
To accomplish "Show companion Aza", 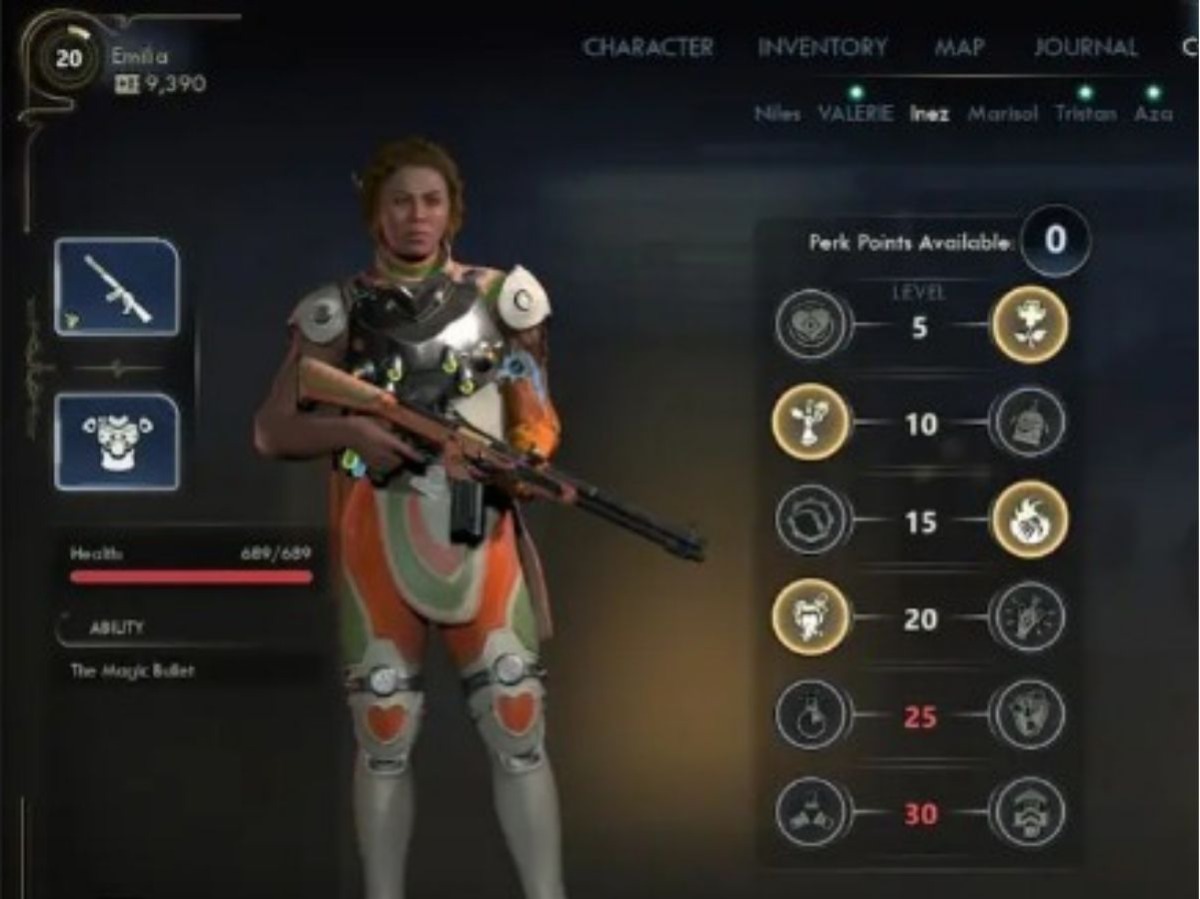I will click(x=1153, y=113).
